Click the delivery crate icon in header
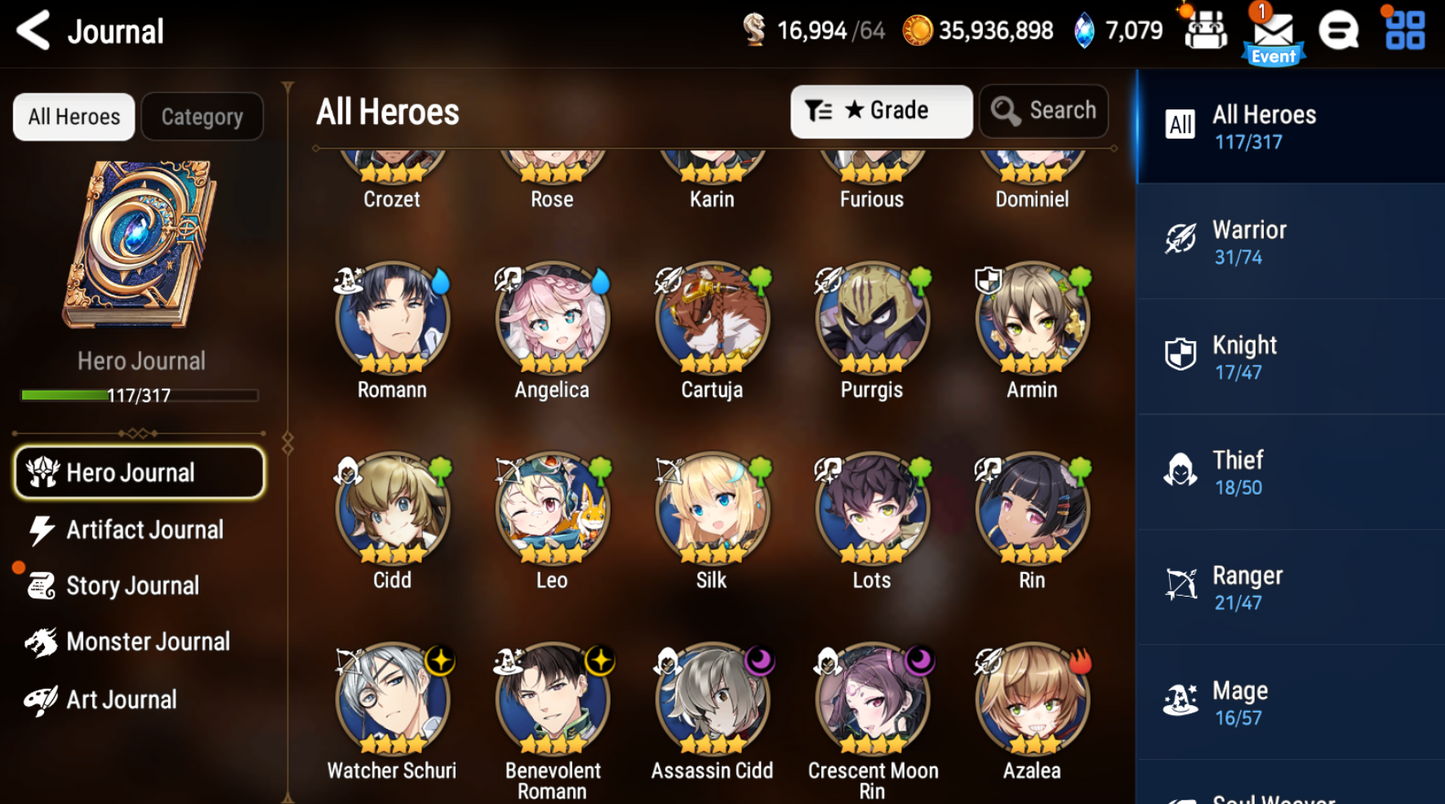Viewport: 1445px width, 804px height. (x=1204, y=30)
